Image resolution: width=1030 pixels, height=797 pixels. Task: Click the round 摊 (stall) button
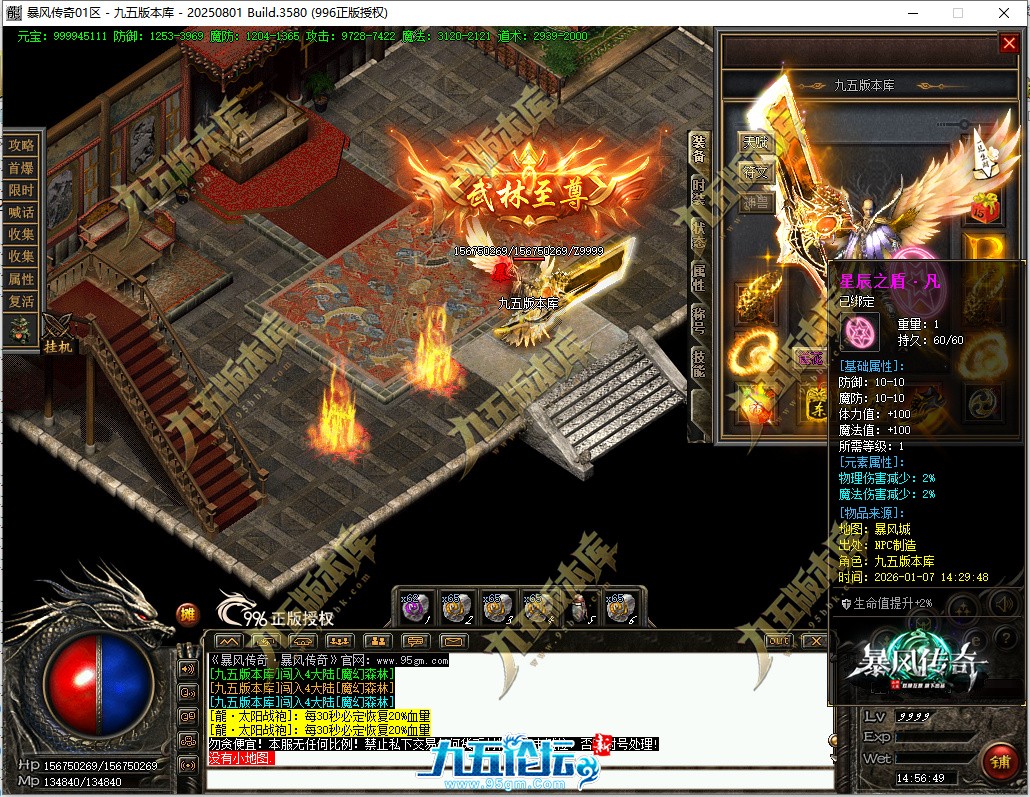coord(187,613)
